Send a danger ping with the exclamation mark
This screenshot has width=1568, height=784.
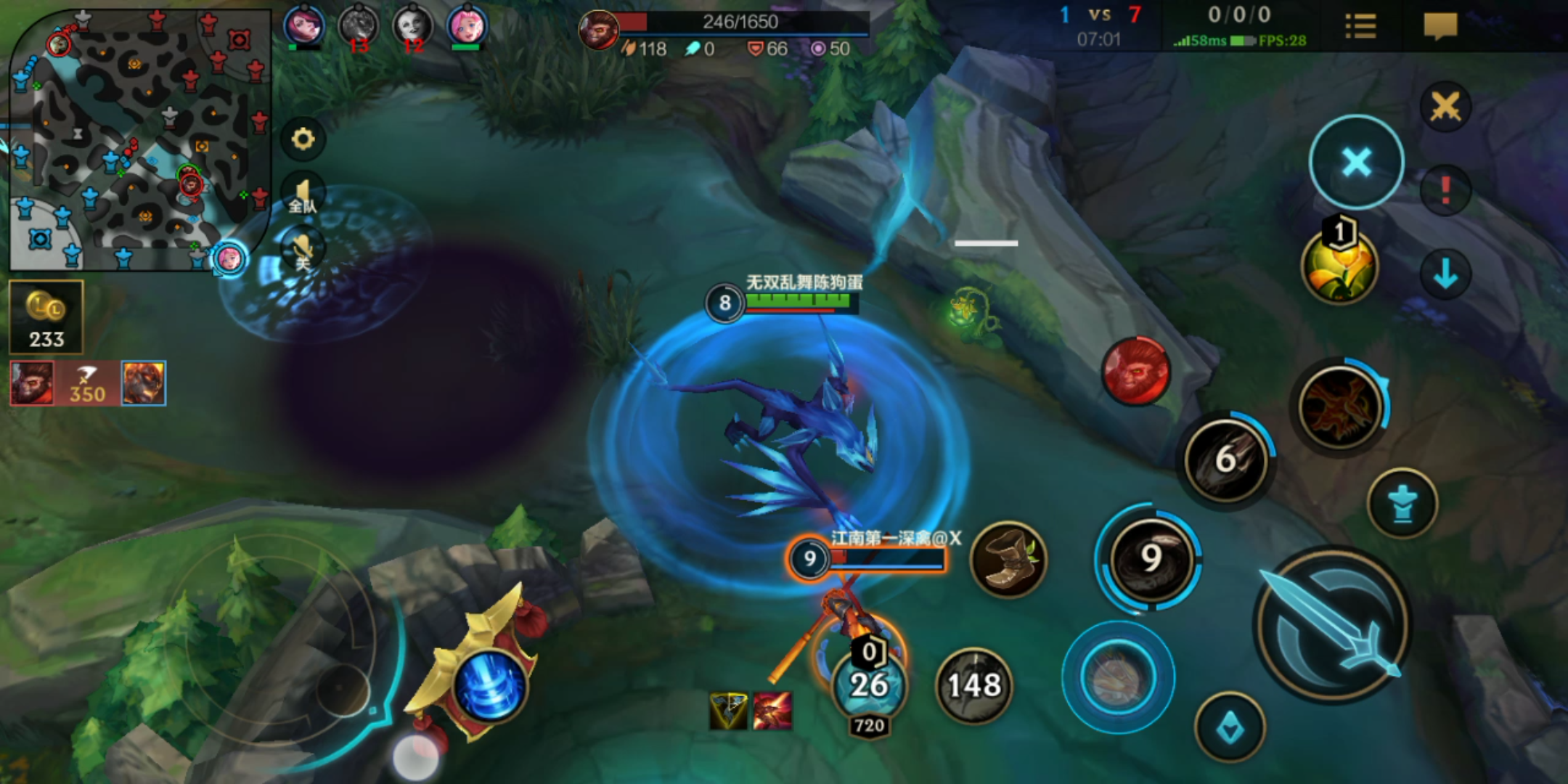point(1445,190)
